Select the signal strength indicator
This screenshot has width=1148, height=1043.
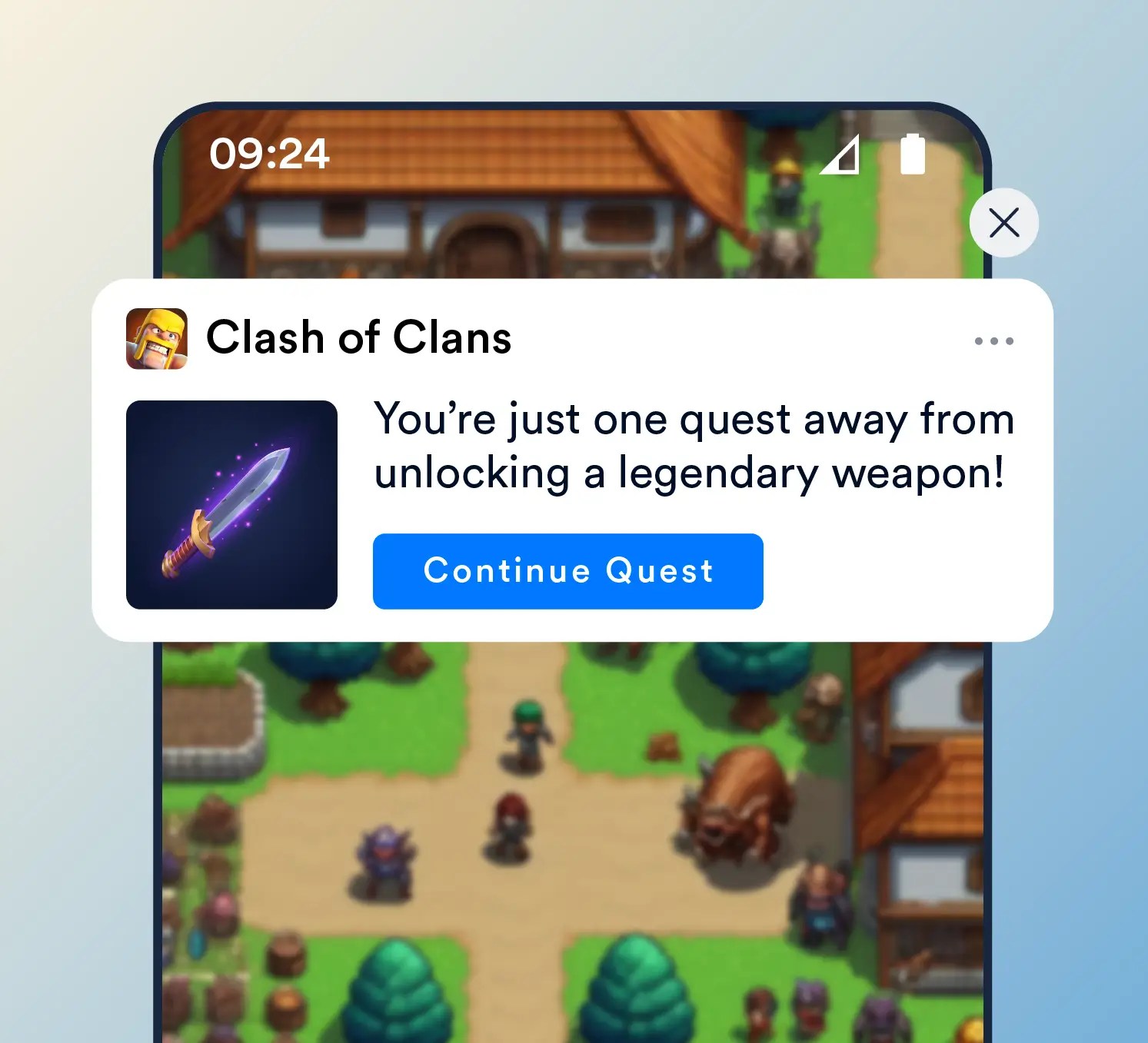click(x=841, y=154)
